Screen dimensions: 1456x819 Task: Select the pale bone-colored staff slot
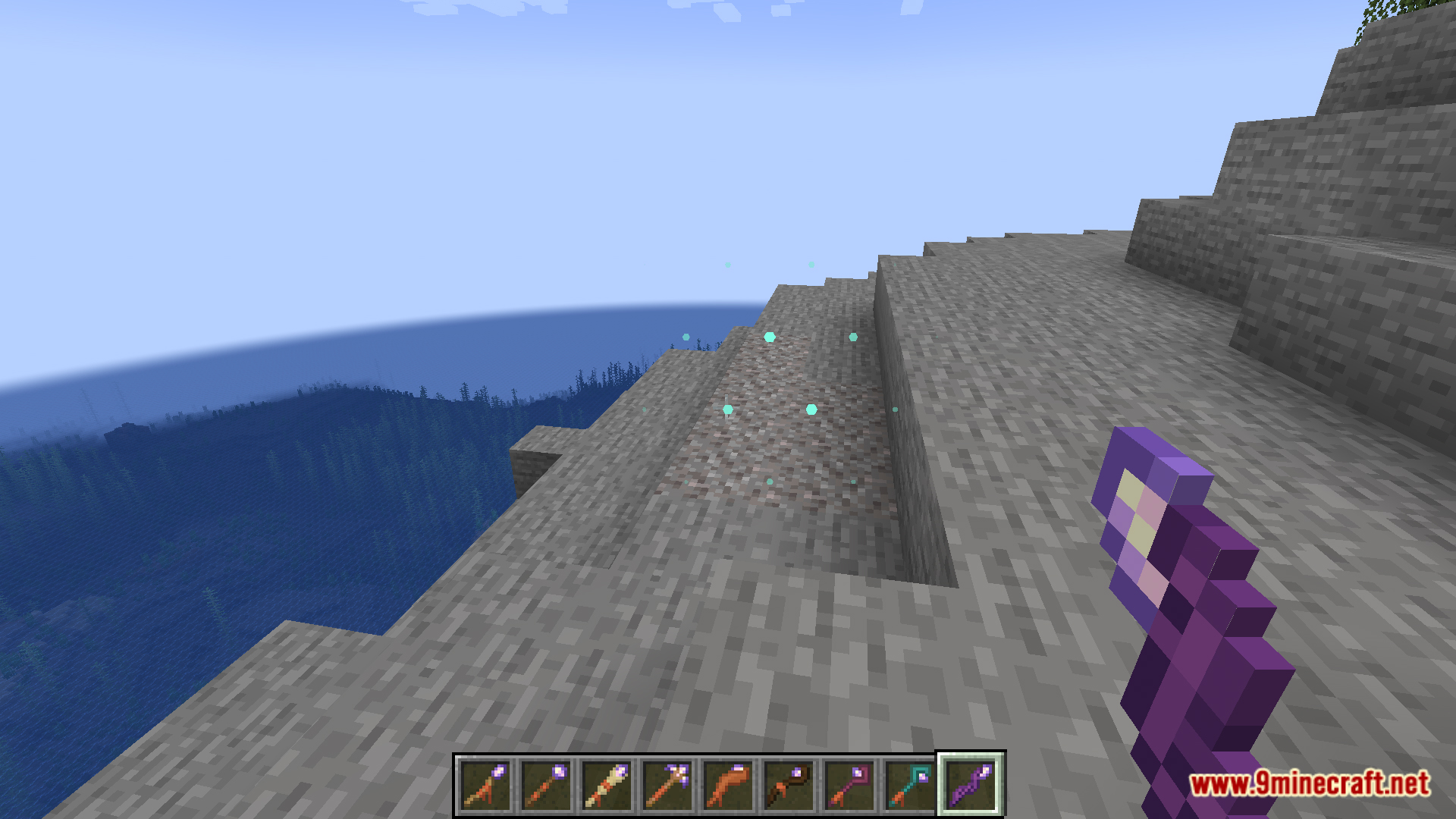pyautogui.click(x=607, y=785)
